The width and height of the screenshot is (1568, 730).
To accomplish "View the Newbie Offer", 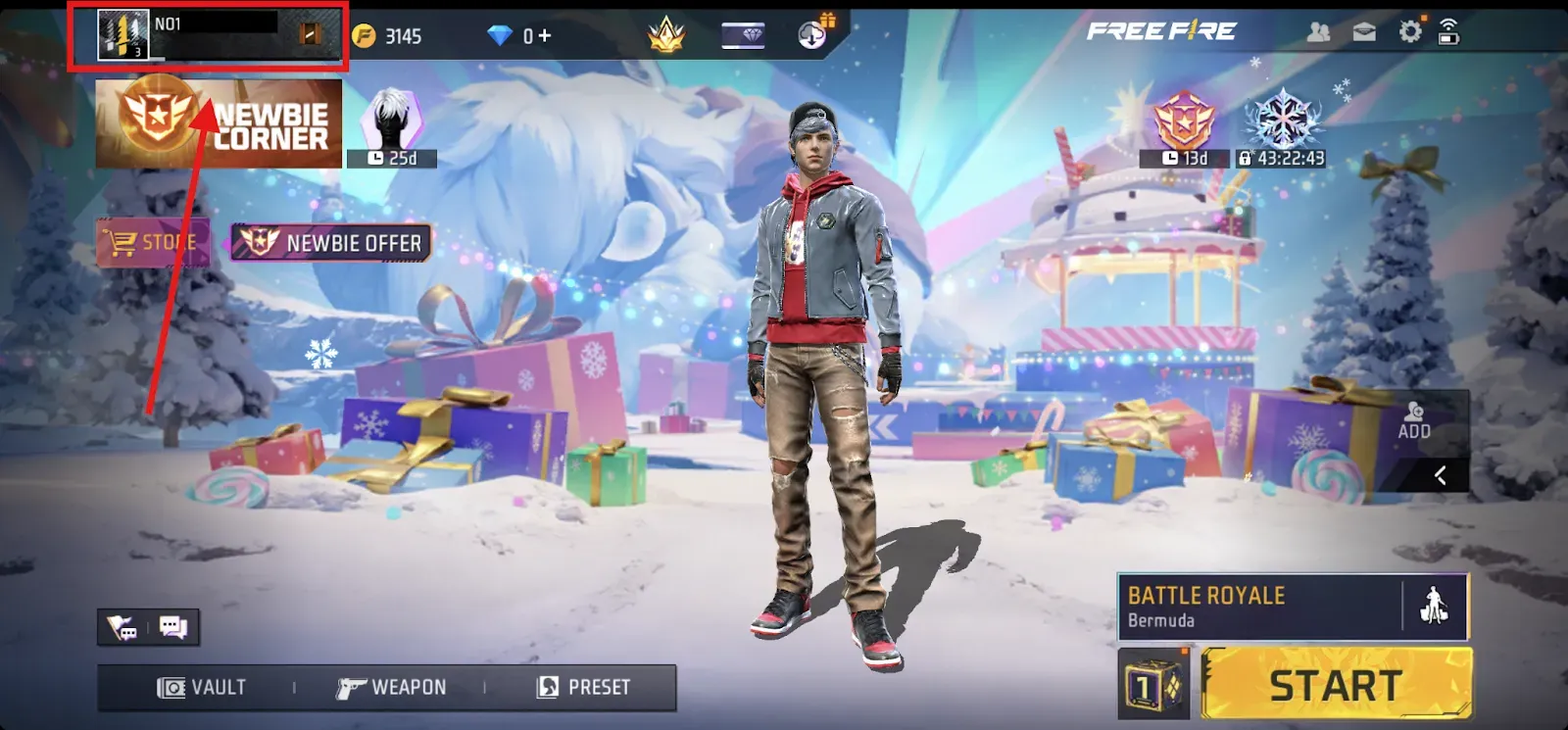I will click(330, 242).
